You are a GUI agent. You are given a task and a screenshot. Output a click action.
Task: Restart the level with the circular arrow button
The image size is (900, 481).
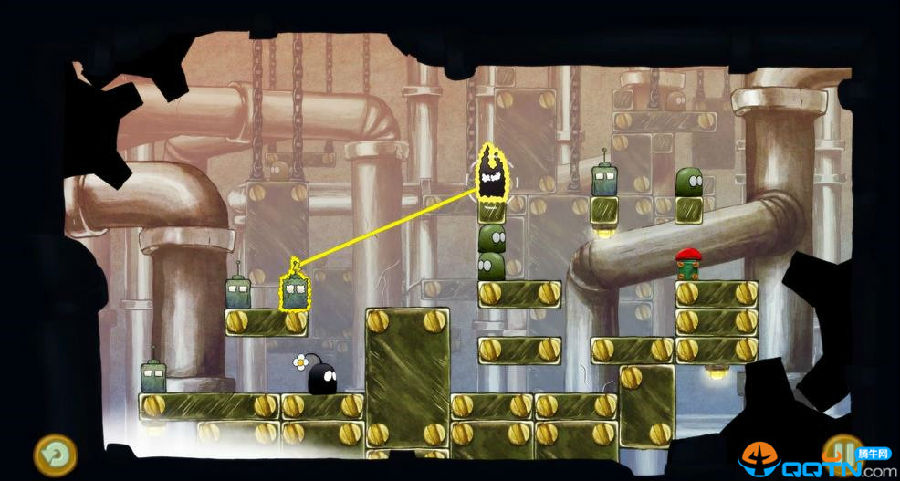(x=54, y=454)
